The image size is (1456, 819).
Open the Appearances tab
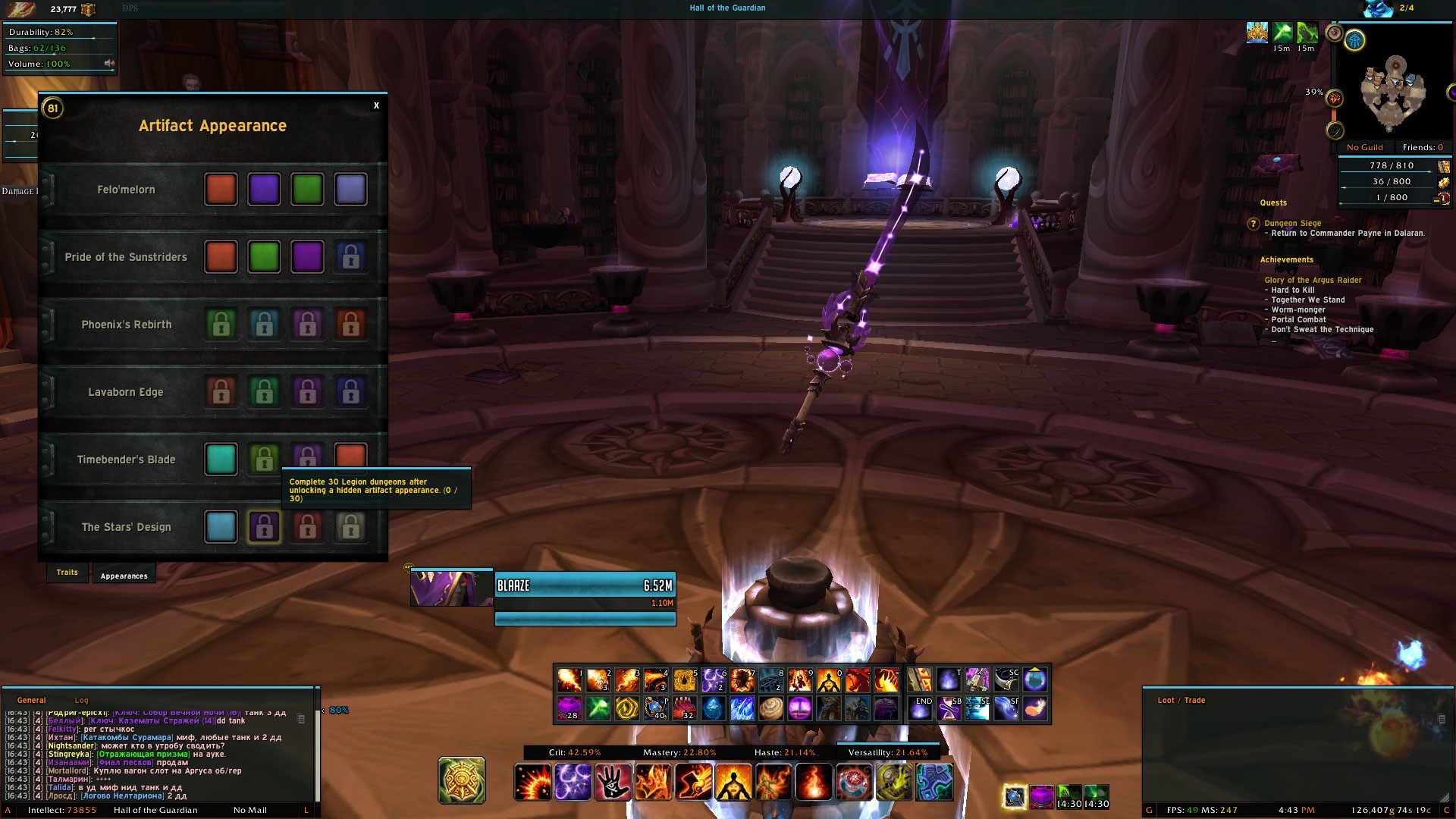(x=124, y=576)
